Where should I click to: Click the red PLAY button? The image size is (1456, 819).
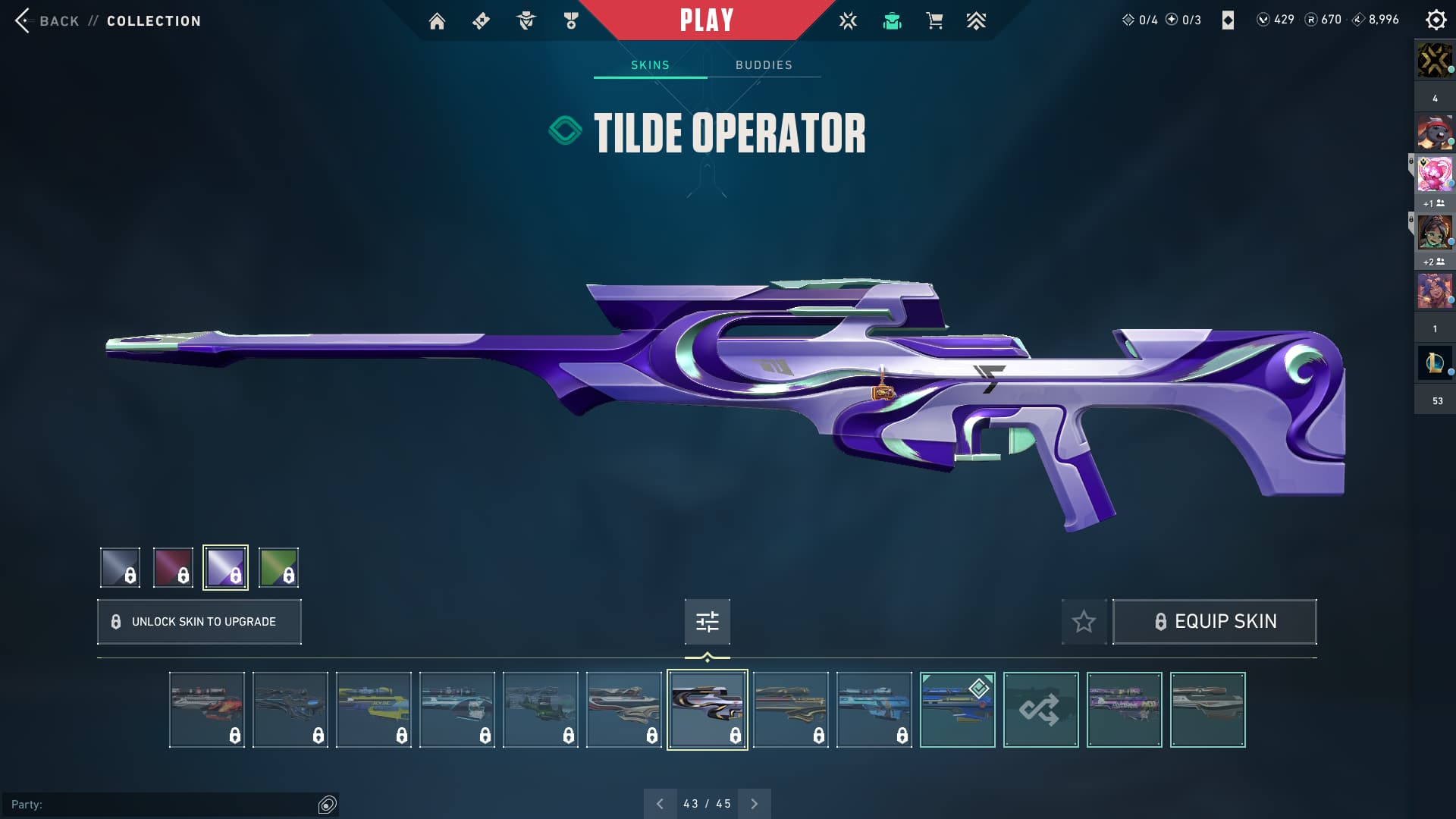tap(706, 20)
